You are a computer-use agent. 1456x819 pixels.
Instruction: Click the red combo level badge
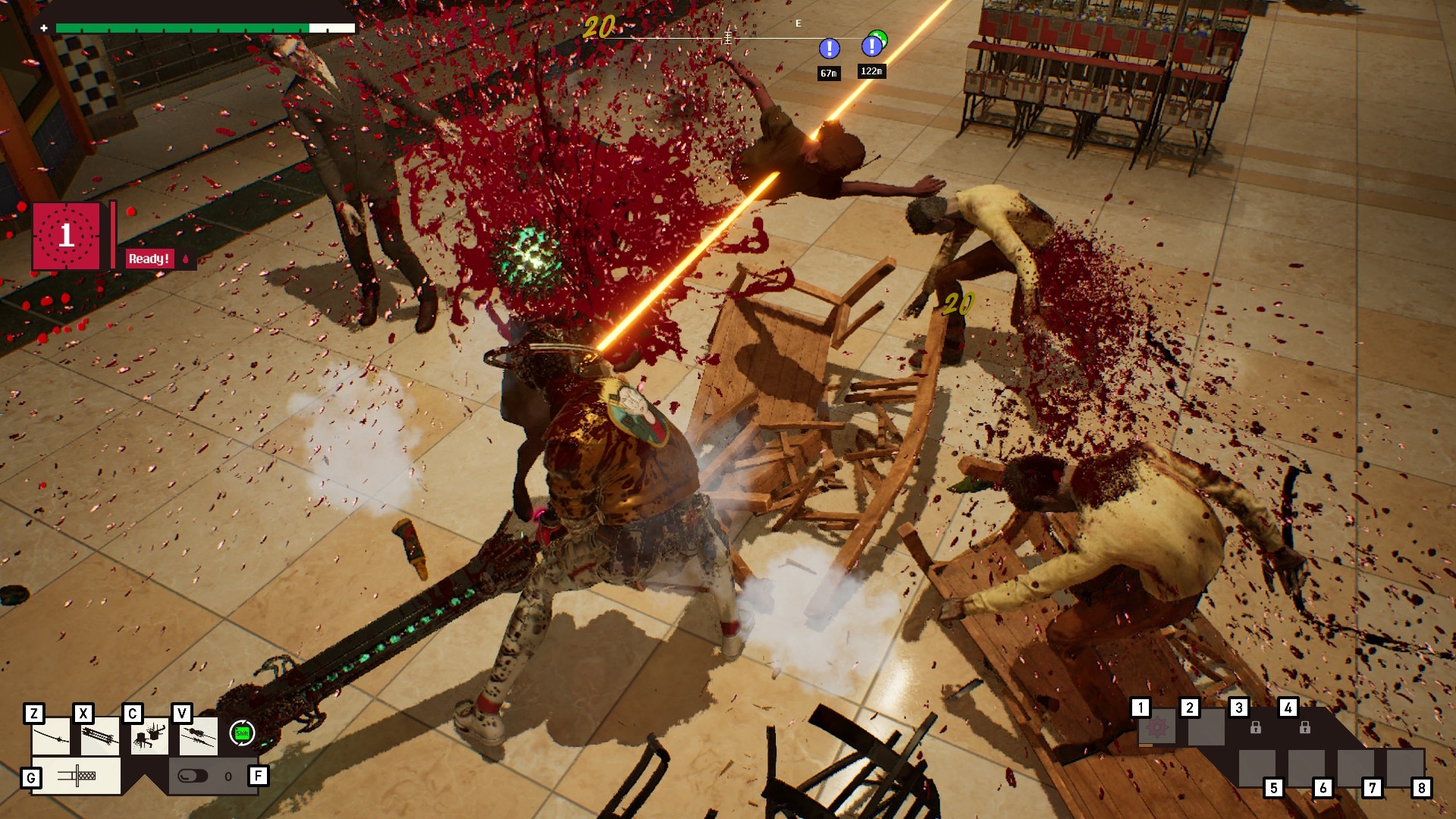coord(67,236)
